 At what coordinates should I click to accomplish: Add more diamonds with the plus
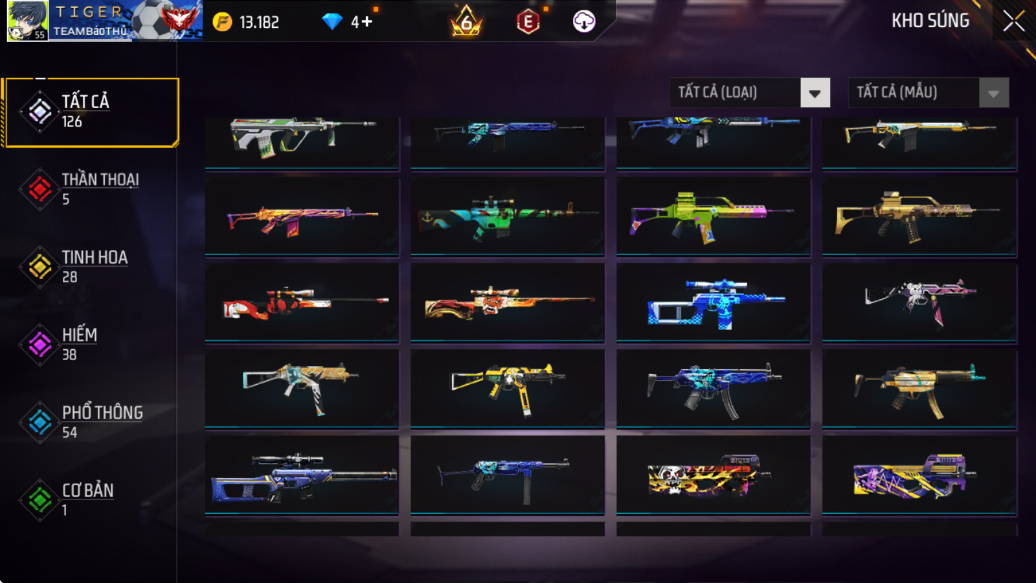[x=367, y=22]
